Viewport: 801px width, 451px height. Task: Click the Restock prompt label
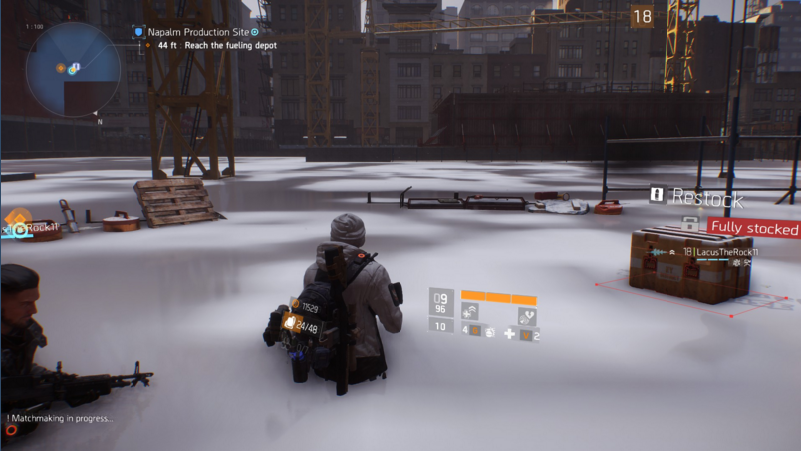point(707,197)
